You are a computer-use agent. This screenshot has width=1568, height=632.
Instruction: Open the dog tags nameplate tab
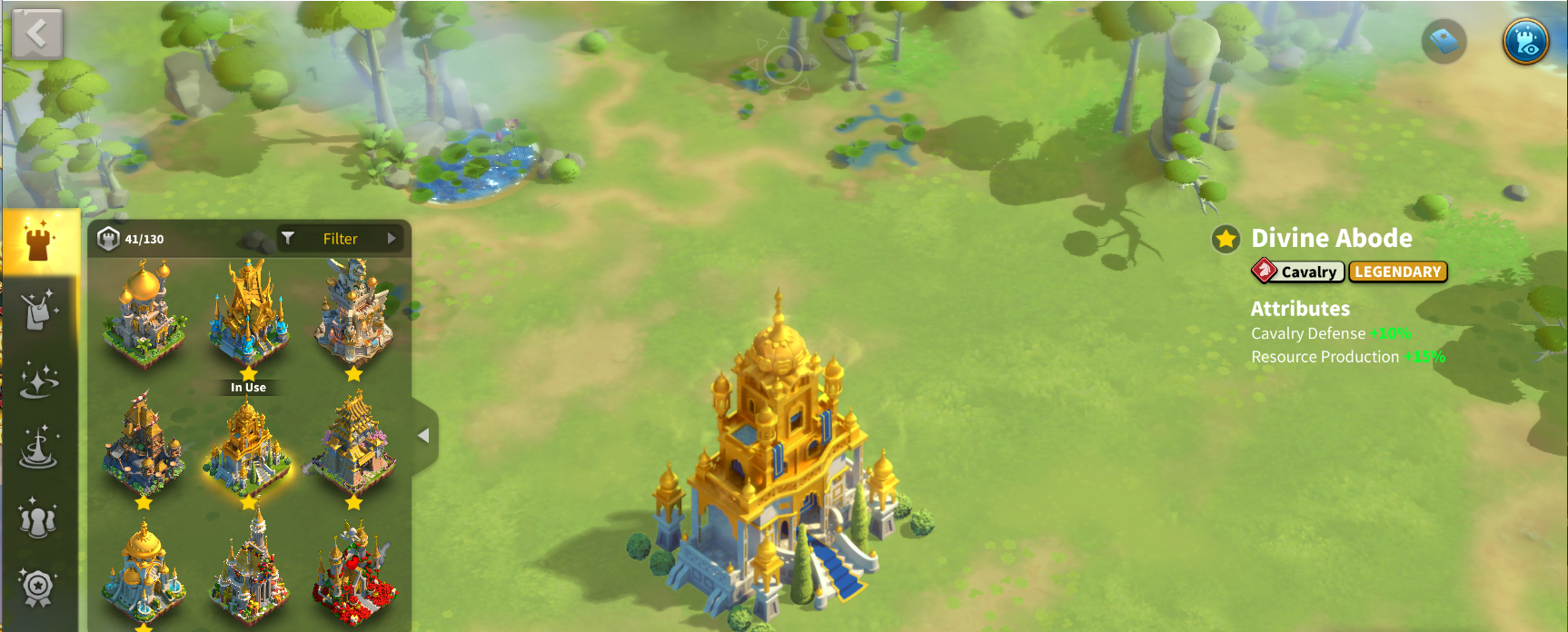point(38,311)
